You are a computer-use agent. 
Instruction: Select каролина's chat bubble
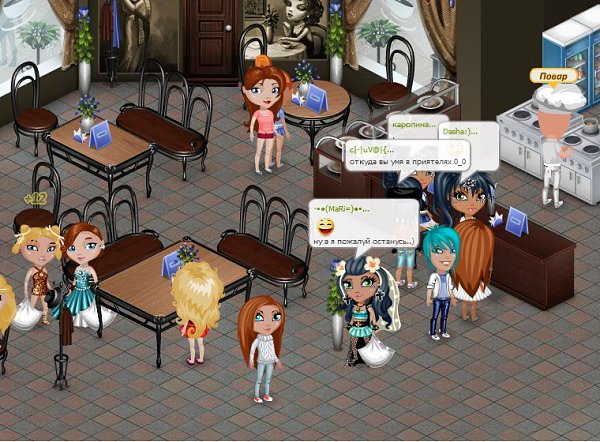(x=413, y=125)
